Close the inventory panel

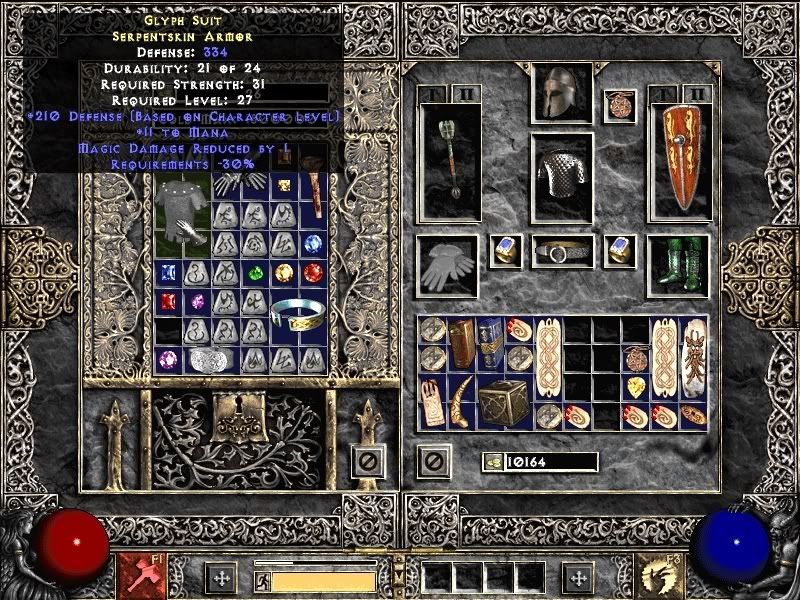tap(432, 461)
